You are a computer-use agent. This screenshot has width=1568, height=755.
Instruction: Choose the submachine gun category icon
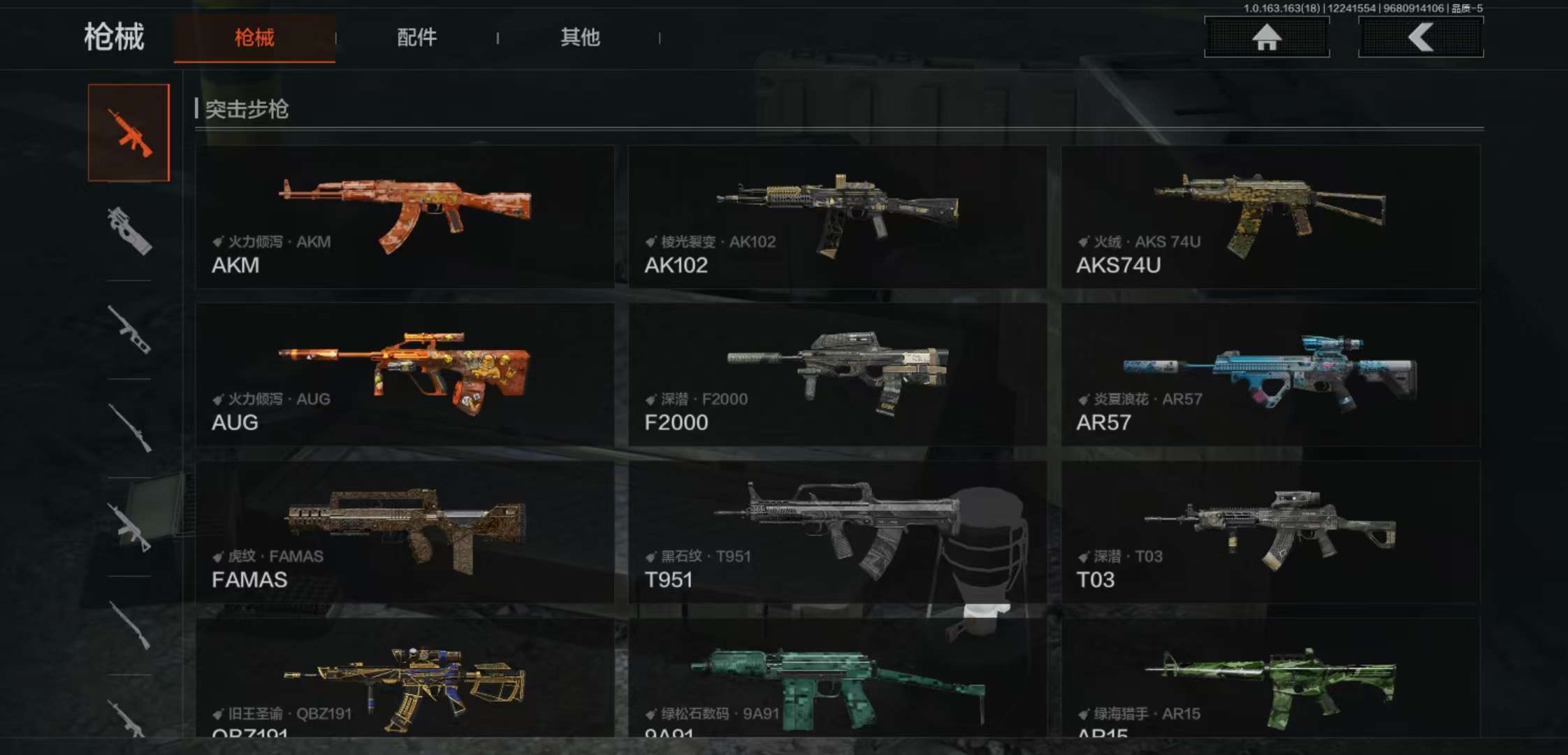129,231
